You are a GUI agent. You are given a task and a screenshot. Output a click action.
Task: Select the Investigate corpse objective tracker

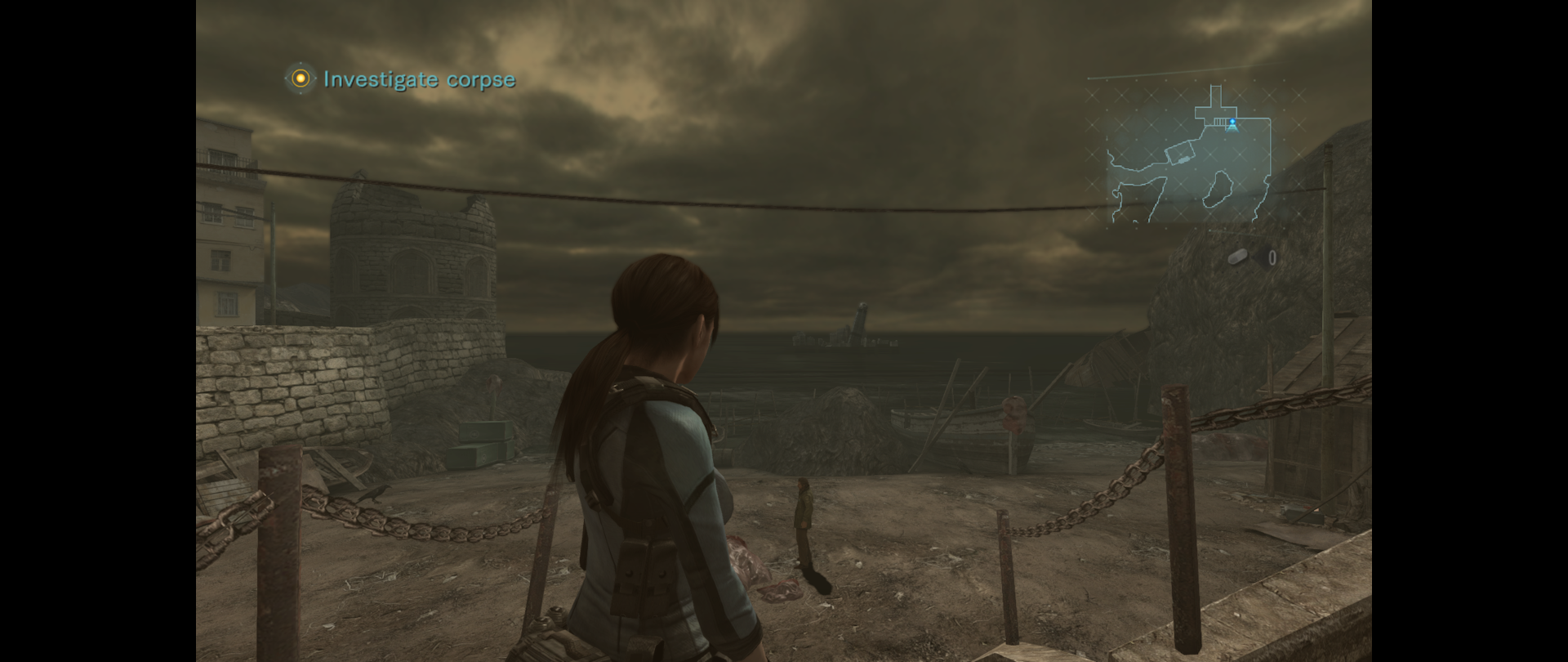400,79
